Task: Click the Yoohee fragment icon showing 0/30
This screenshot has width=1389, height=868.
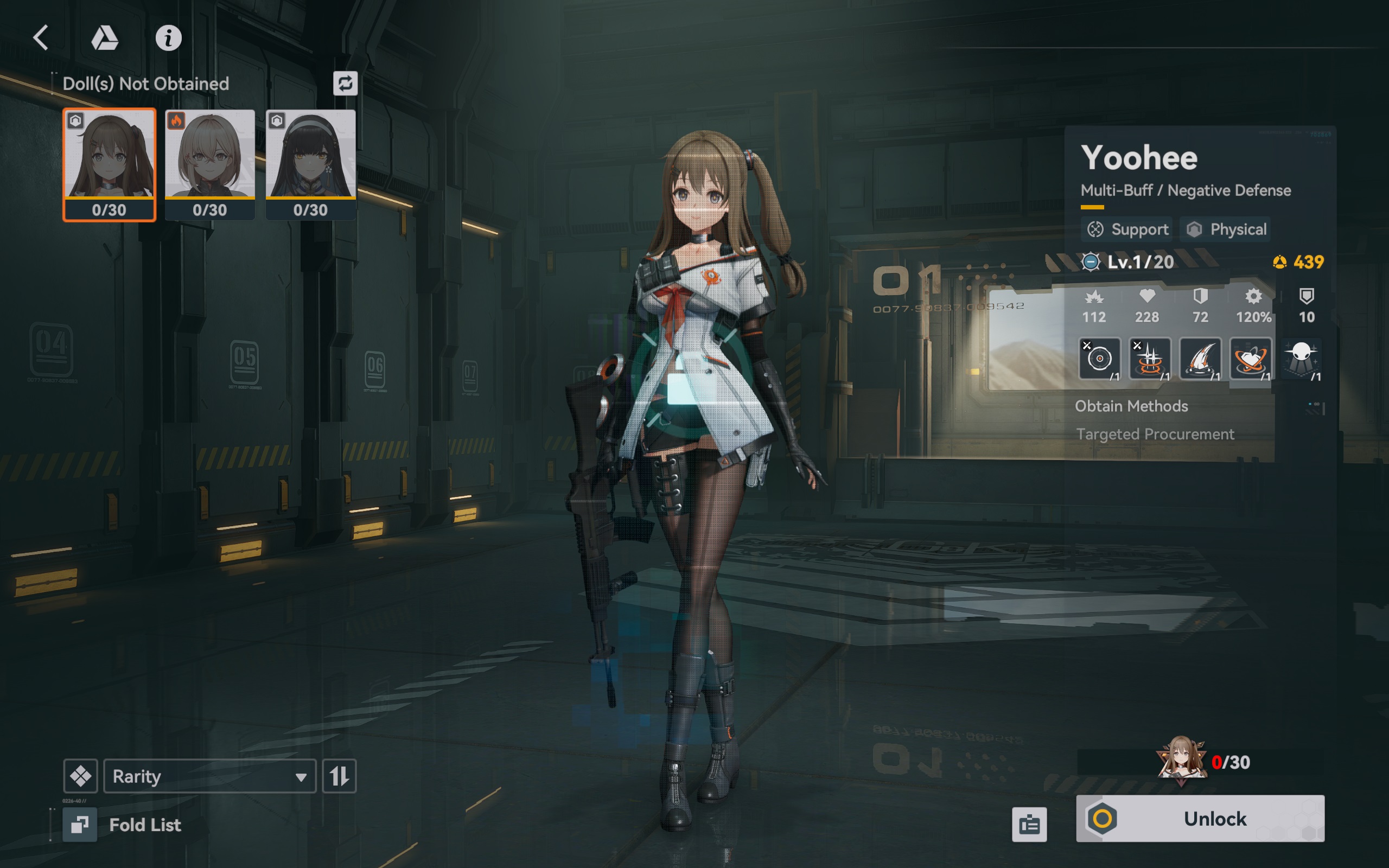Action: [1181, 761]
